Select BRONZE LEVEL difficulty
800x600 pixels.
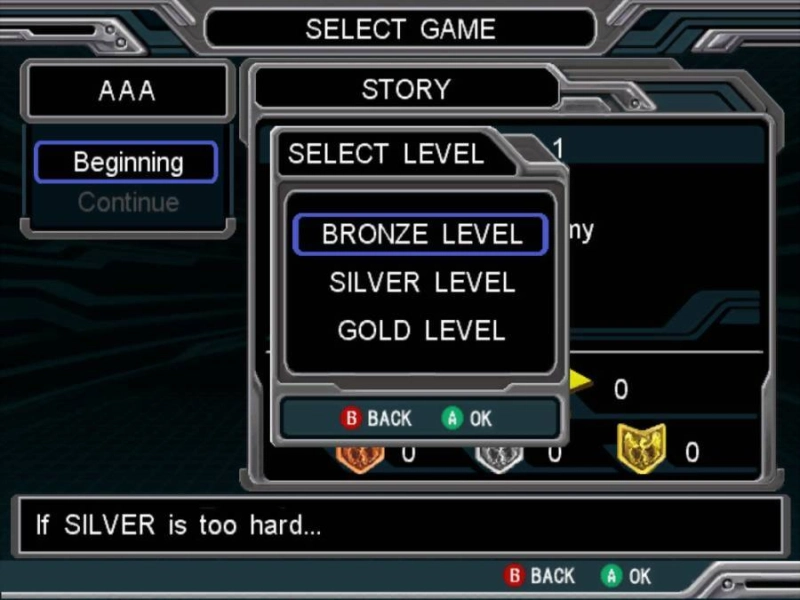421,235
